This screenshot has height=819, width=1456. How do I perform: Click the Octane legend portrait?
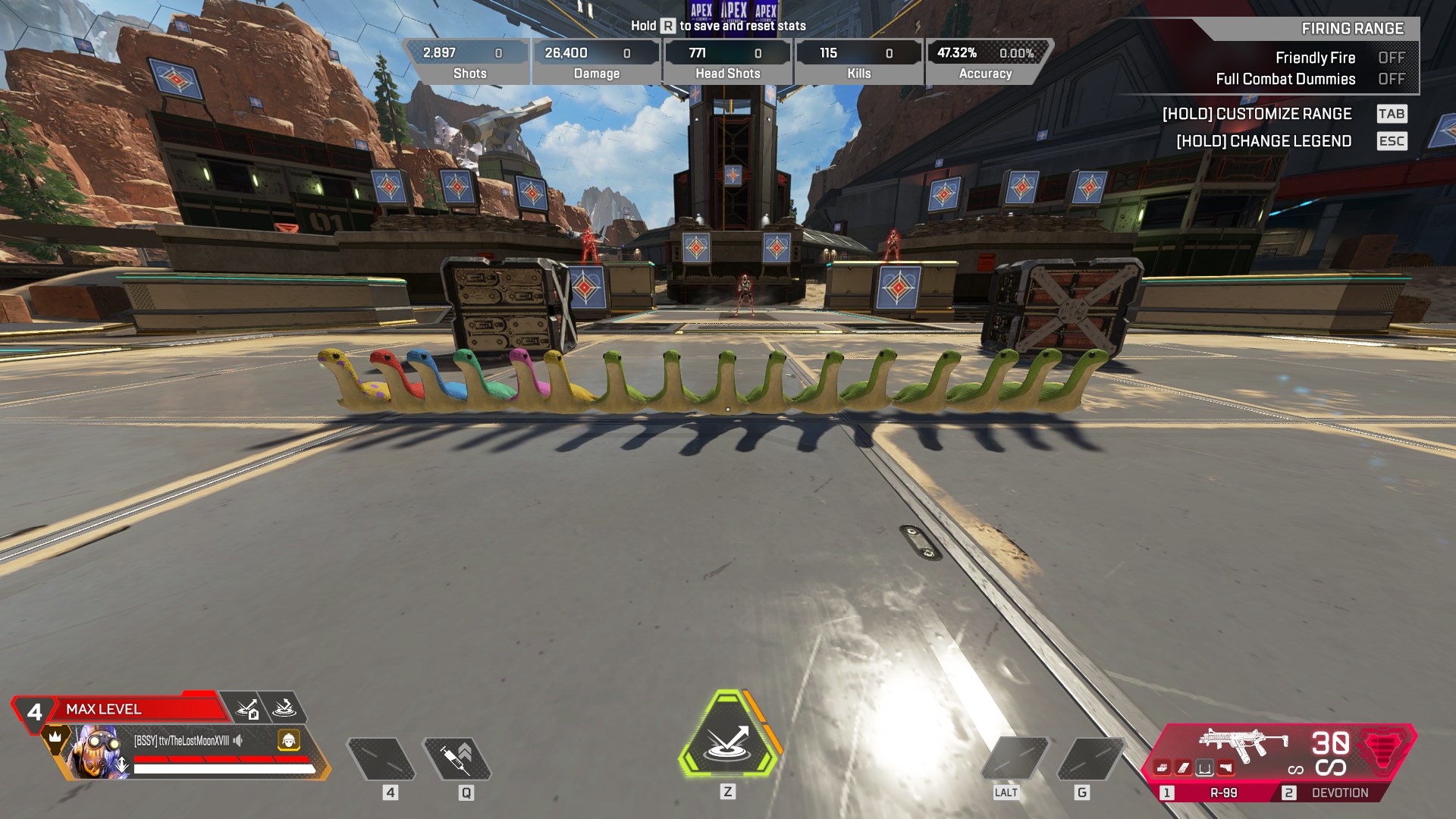pos(95,751)
